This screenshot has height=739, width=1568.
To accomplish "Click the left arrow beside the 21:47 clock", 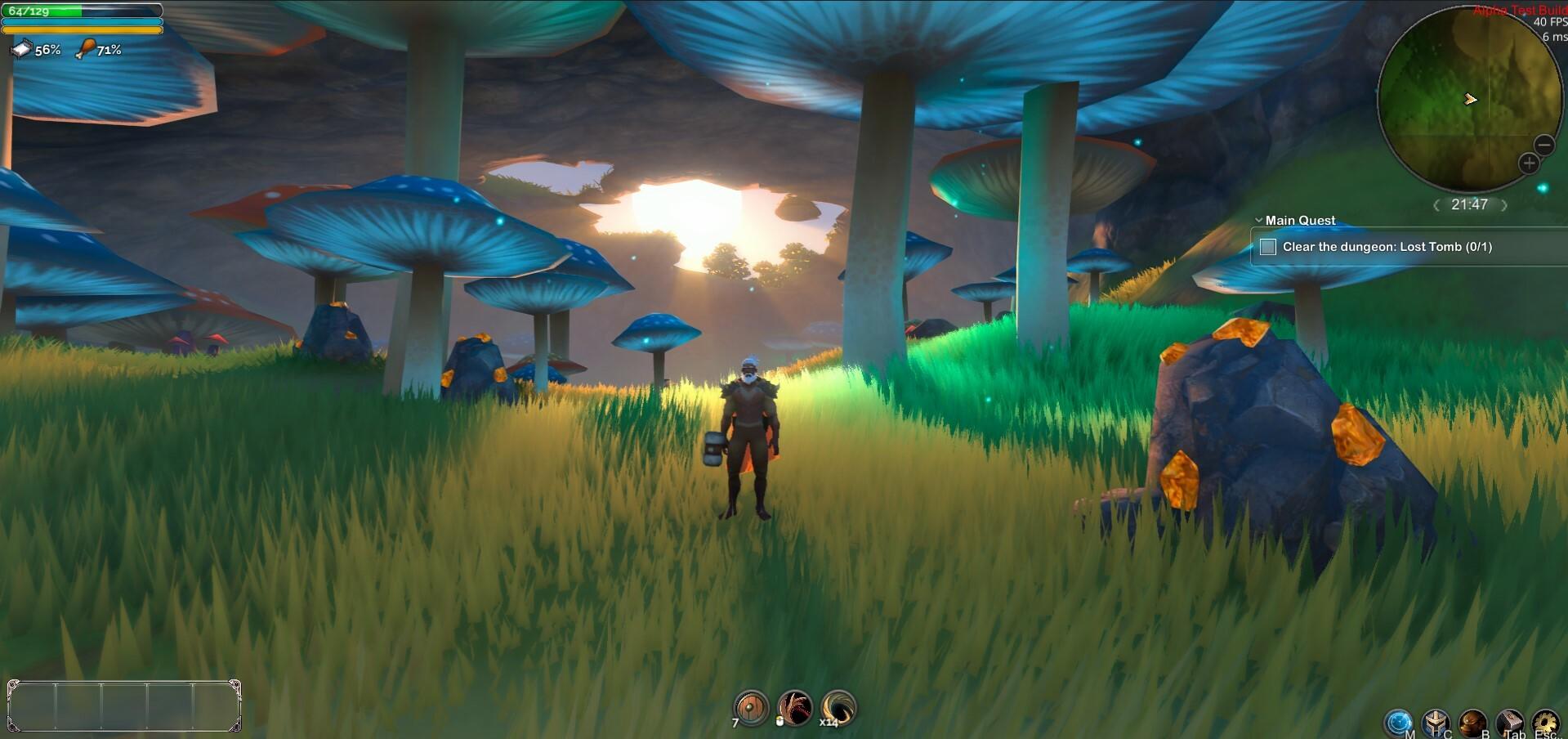I will pos(1436,206).
